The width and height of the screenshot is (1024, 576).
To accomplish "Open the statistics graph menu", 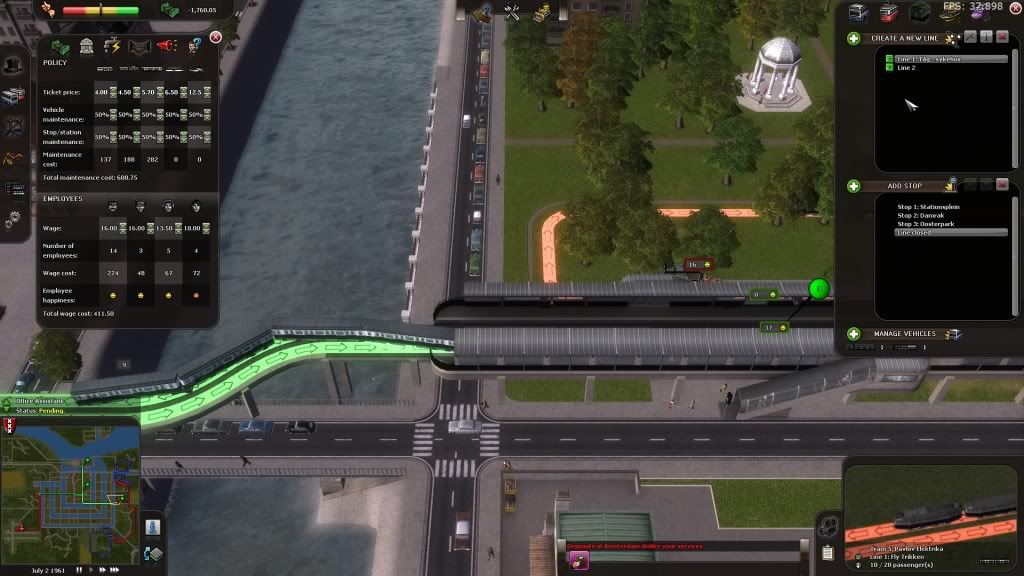I will (x=14, y=157).
